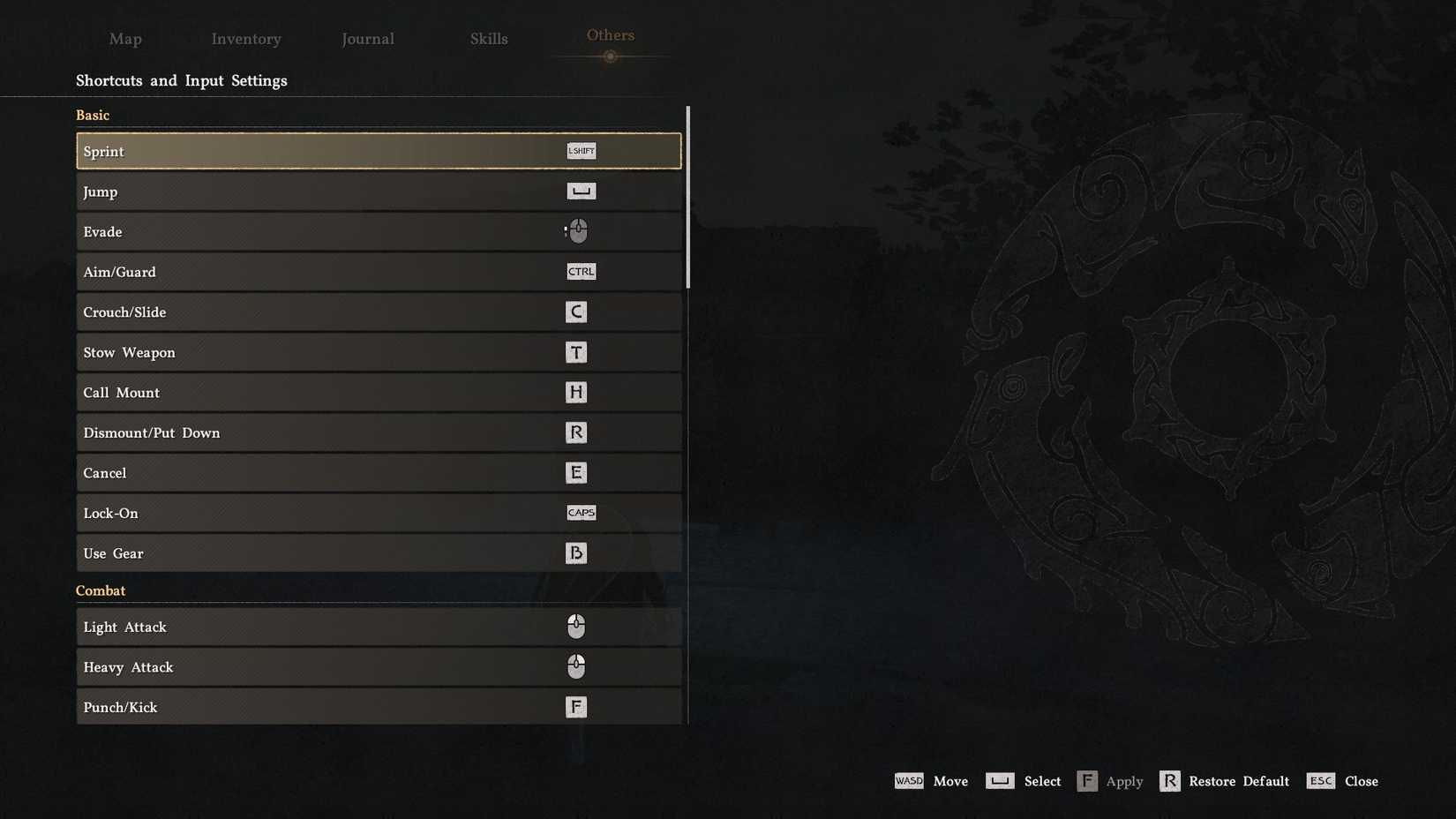Click the CAPS key icon for Lock-On
The image size is (1456, 819).
click(582, 512)
